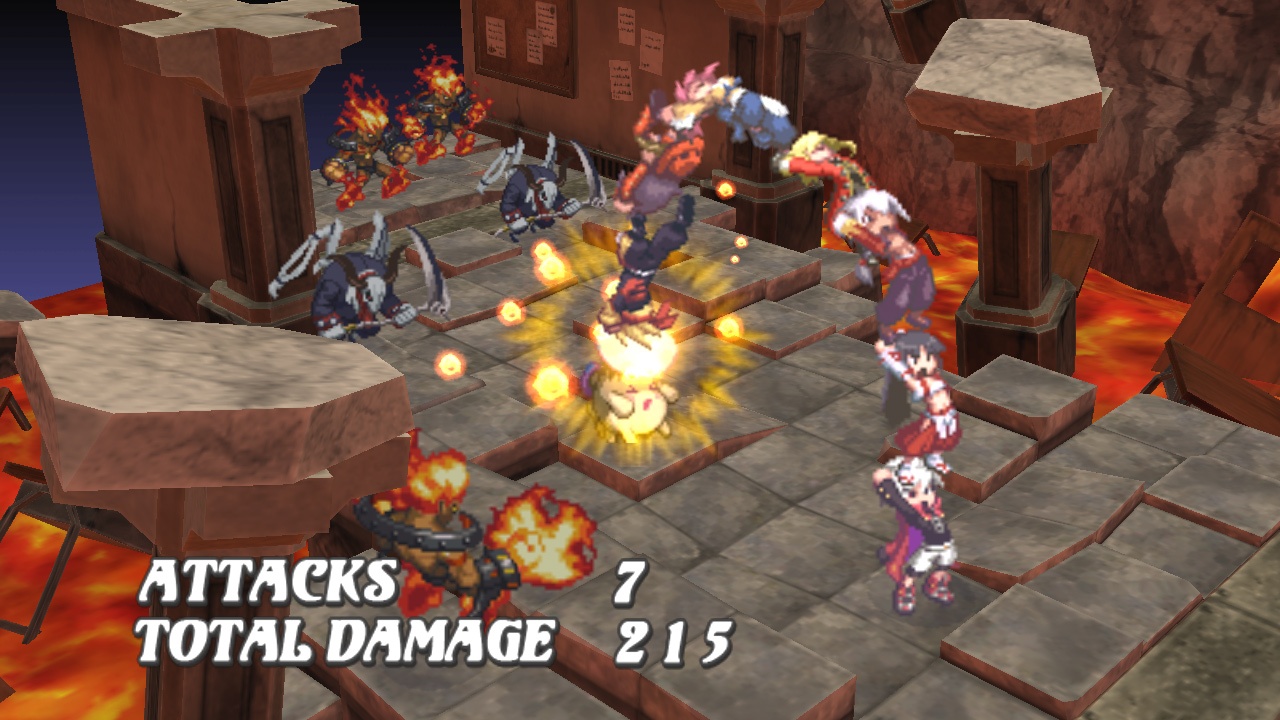Select the white-haired fighter on the right

[x=880, y=230]
